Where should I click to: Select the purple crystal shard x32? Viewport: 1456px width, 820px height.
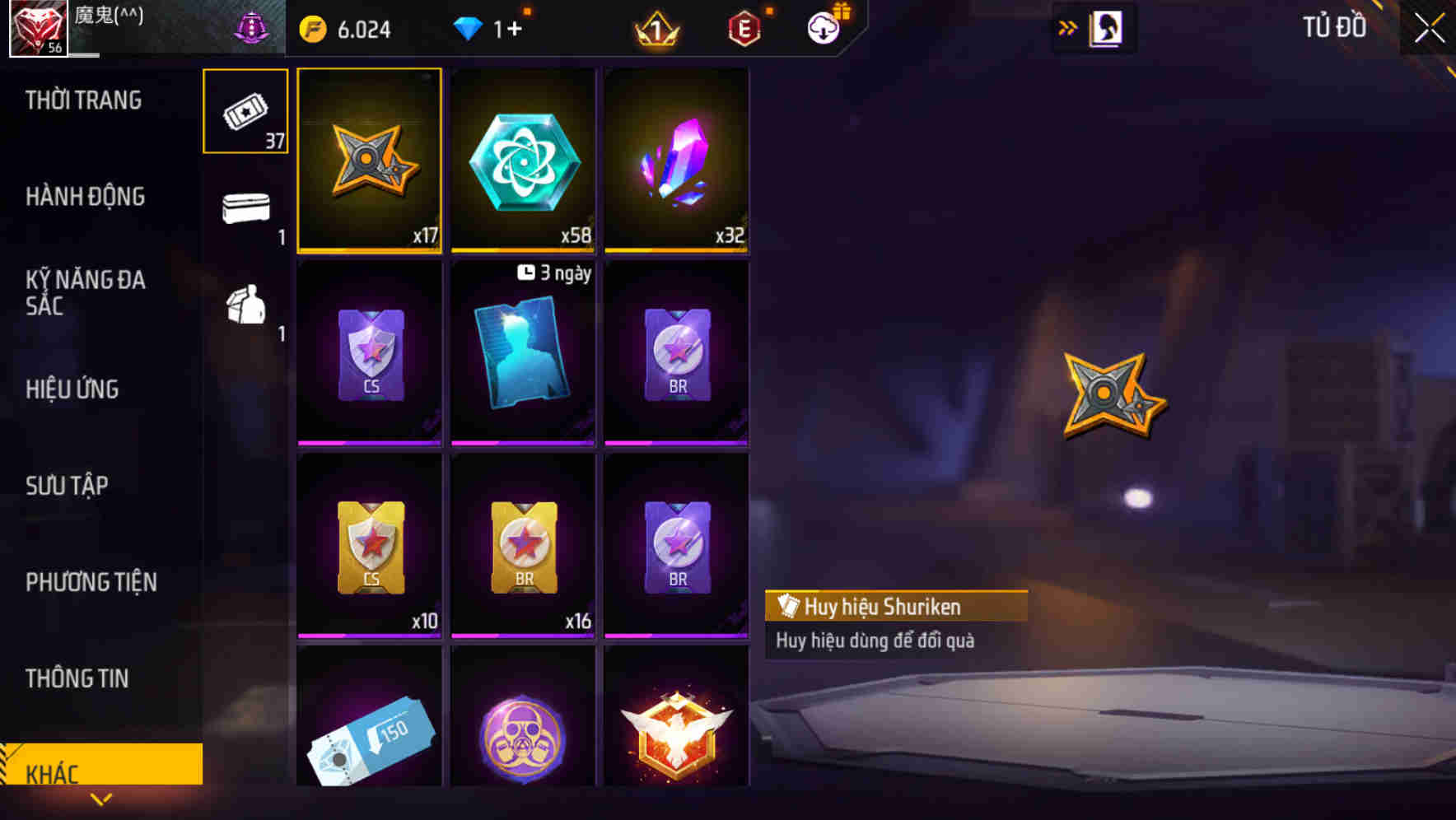point(677,161)
